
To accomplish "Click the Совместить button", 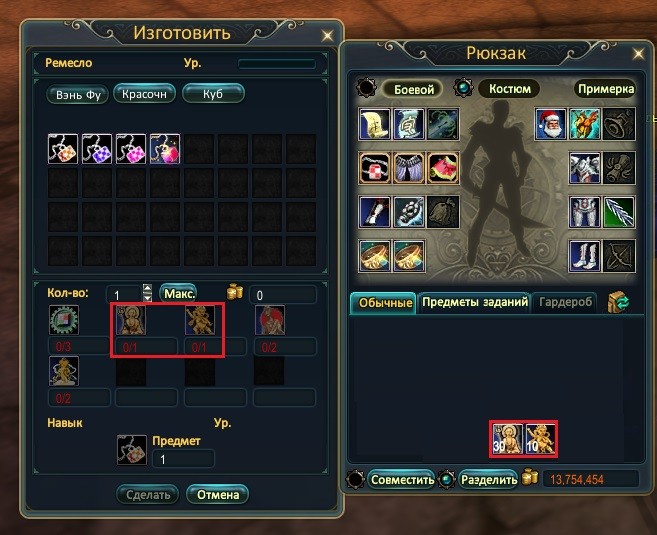I will point(401,479).
